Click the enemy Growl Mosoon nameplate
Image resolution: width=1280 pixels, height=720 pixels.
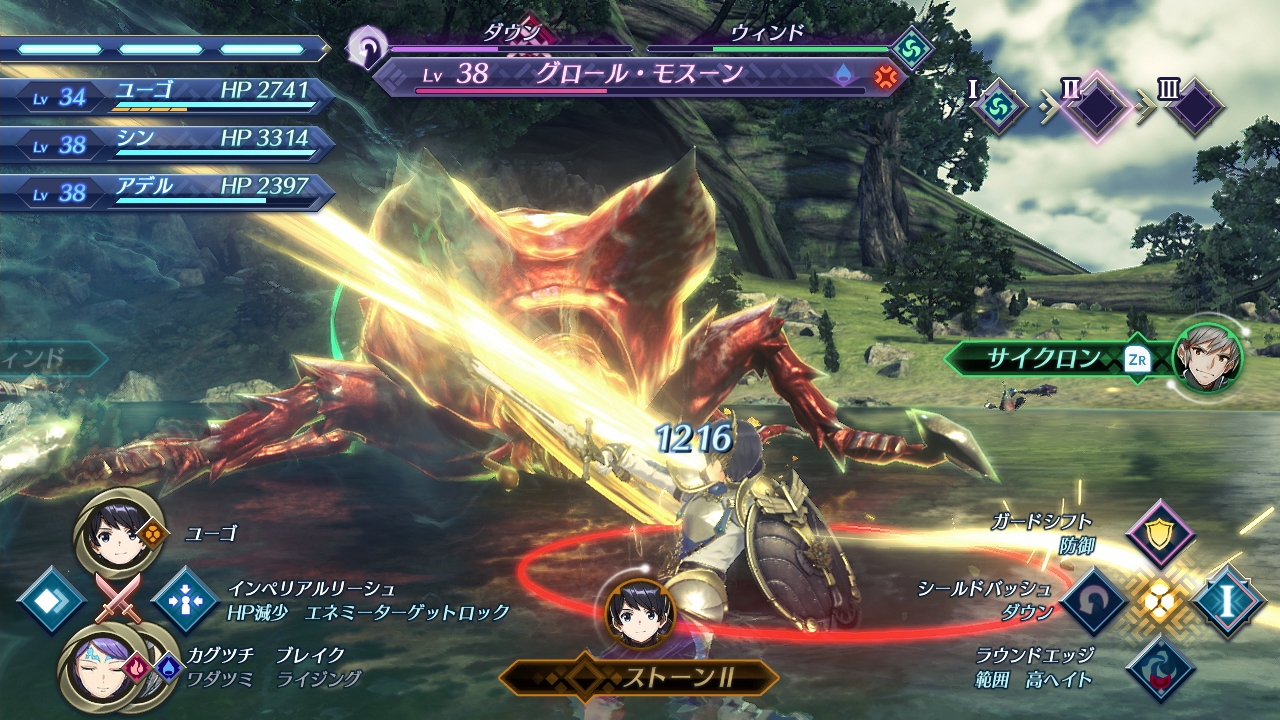[x=640, y=75]
